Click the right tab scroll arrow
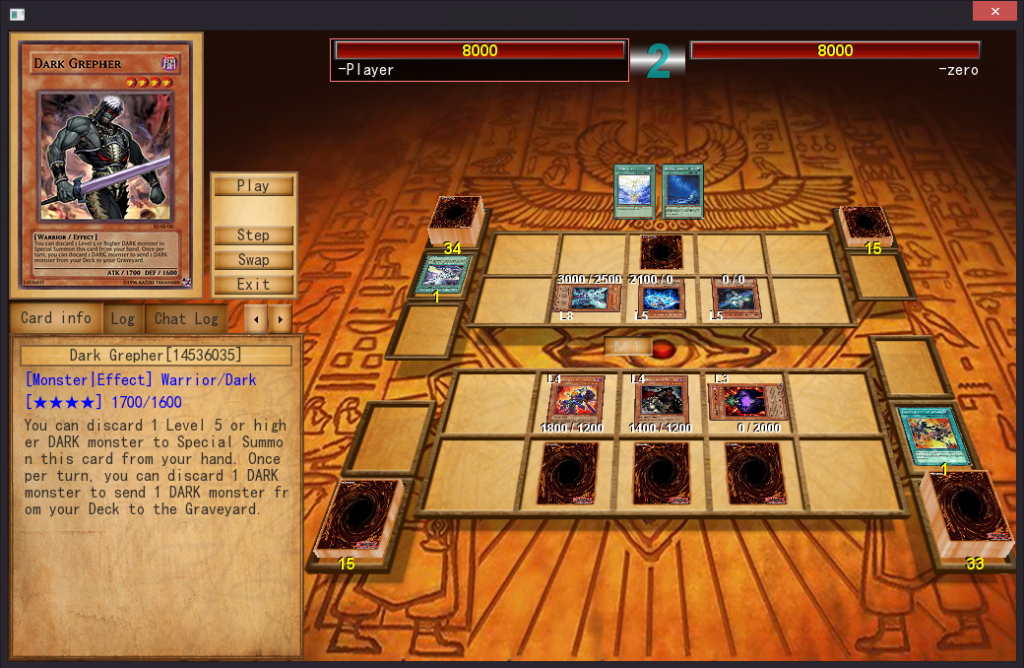Image resolution: width=1024 pixels, height=668 pixels. pos(281,319)
